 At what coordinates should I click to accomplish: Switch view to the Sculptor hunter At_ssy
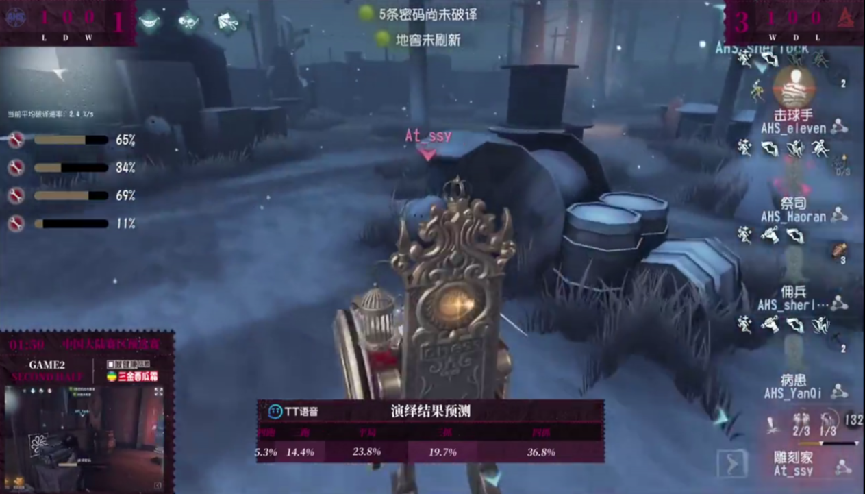click(x=795, y=463)
